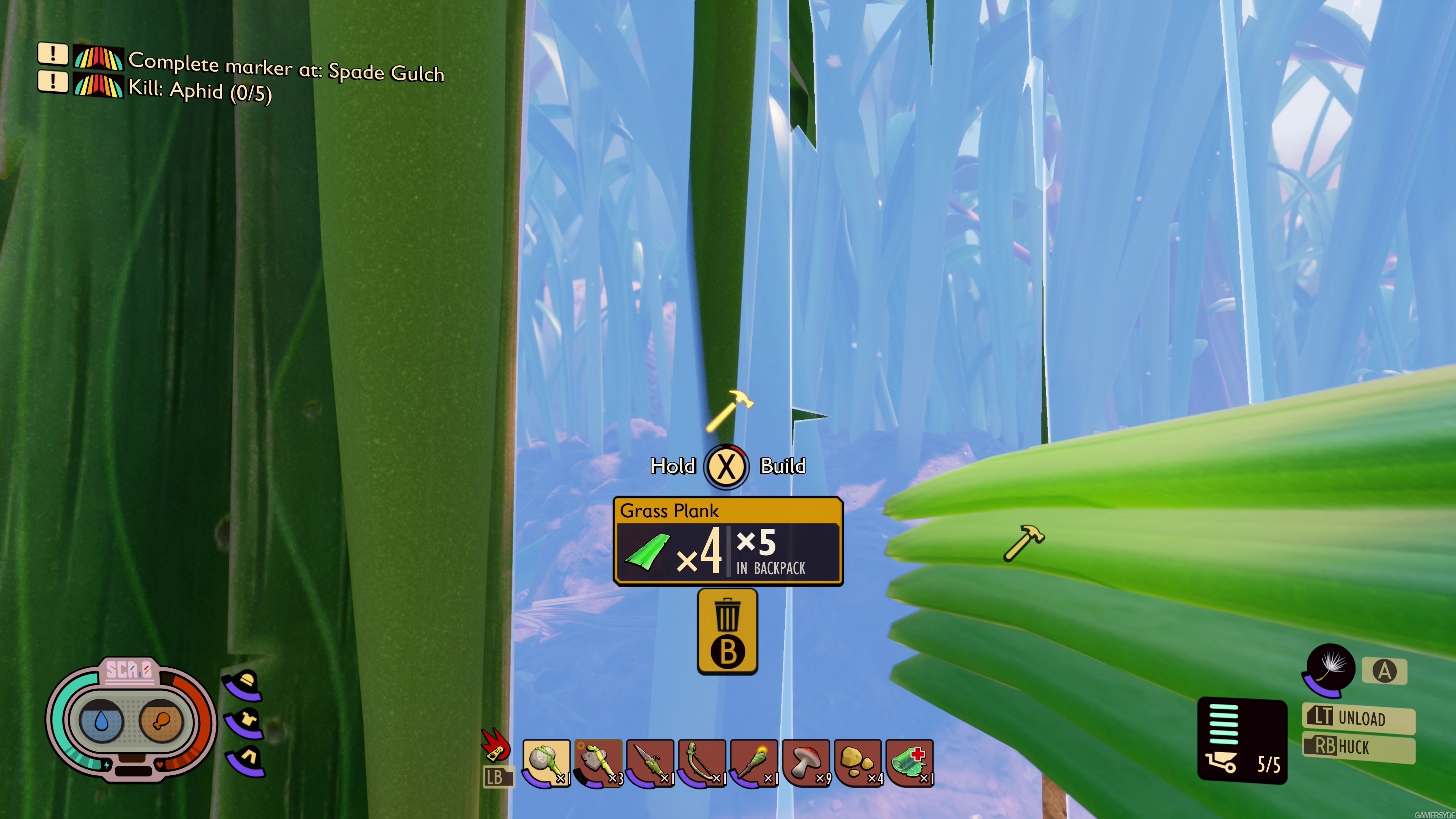1456x819 pixels.
Task: Click the drumstick hunger gauge
Action: [160, 721]
